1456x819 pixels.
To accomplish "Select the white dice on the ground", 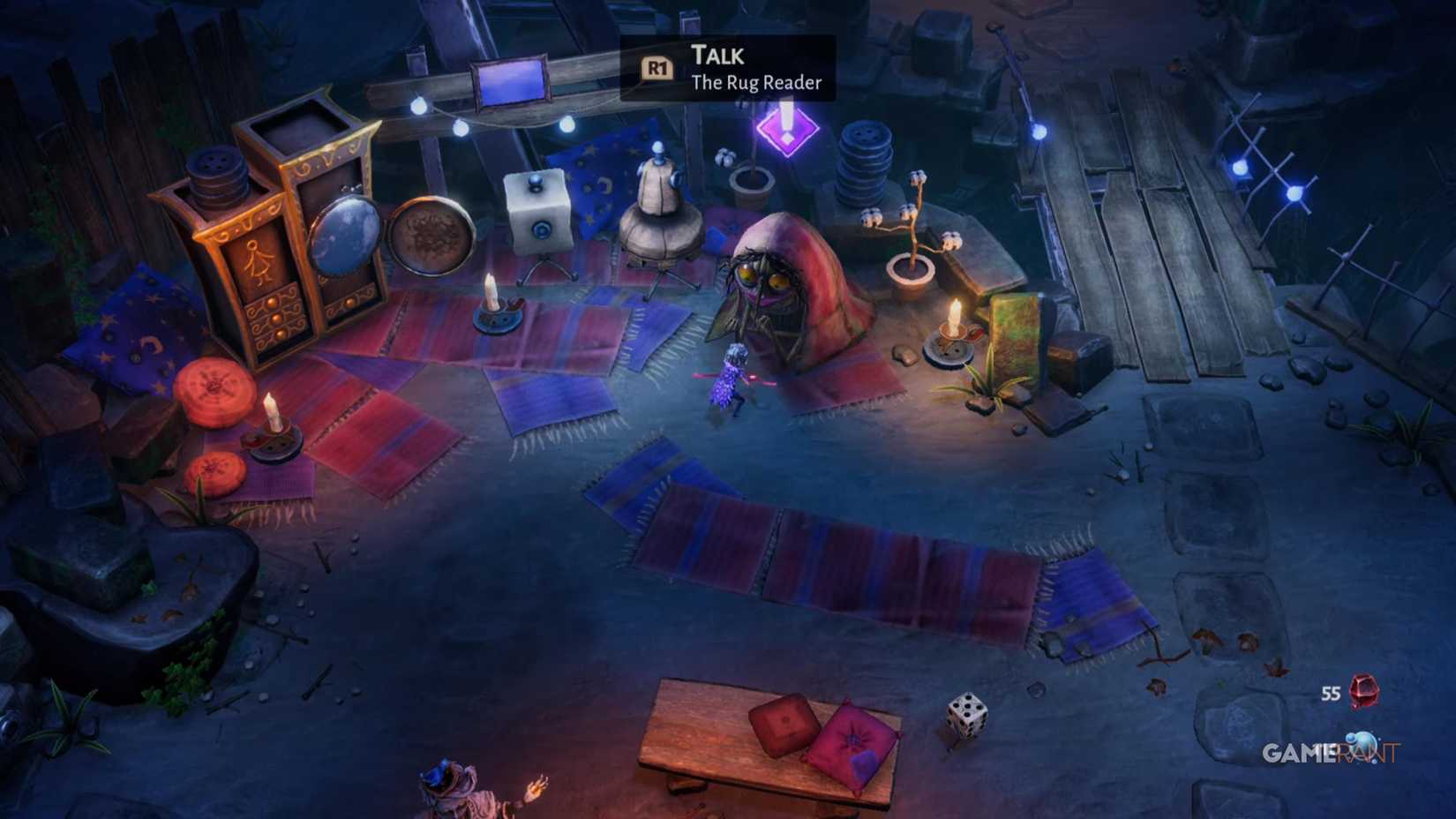I will 966,715.
